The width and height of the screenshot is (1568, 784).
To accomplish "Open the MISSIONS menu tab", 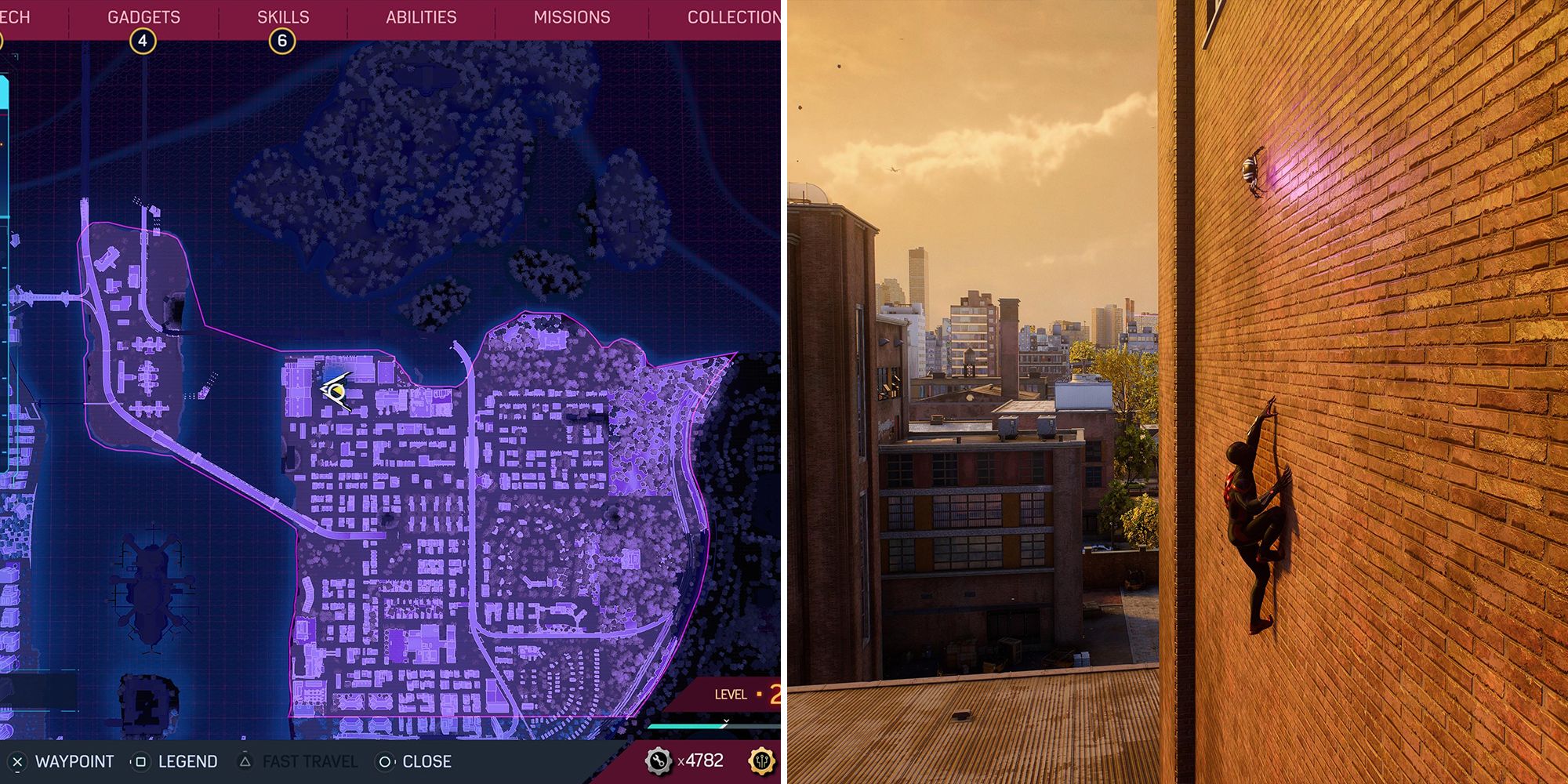I will (x=572, y=16).
